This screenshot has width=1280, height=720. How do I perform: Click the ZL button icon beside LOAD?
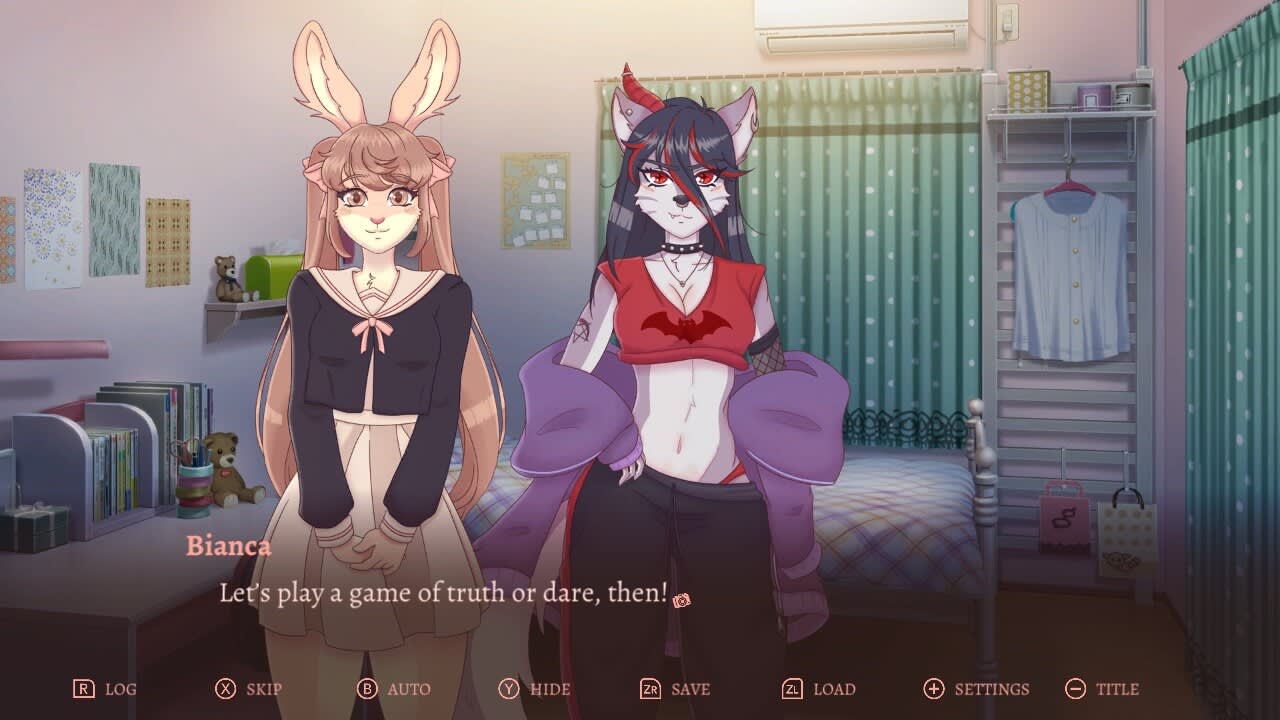click(794, 689)
